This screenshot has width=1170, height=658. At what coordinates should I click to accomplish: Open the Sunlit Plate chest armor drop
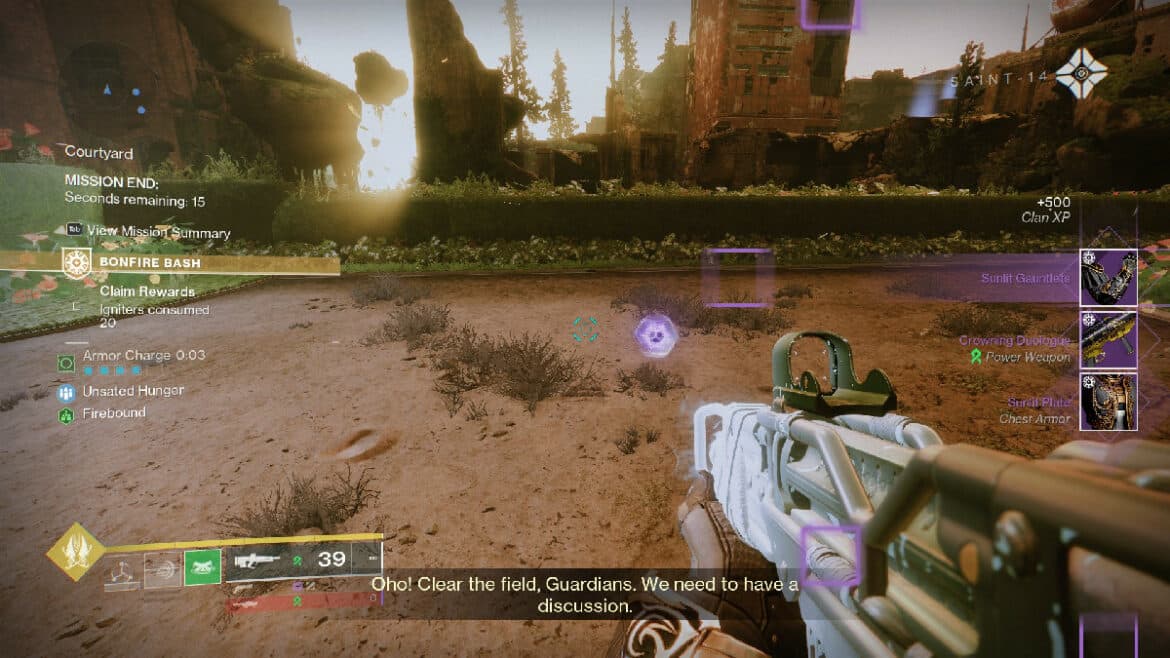click(x=1108, y=401)
